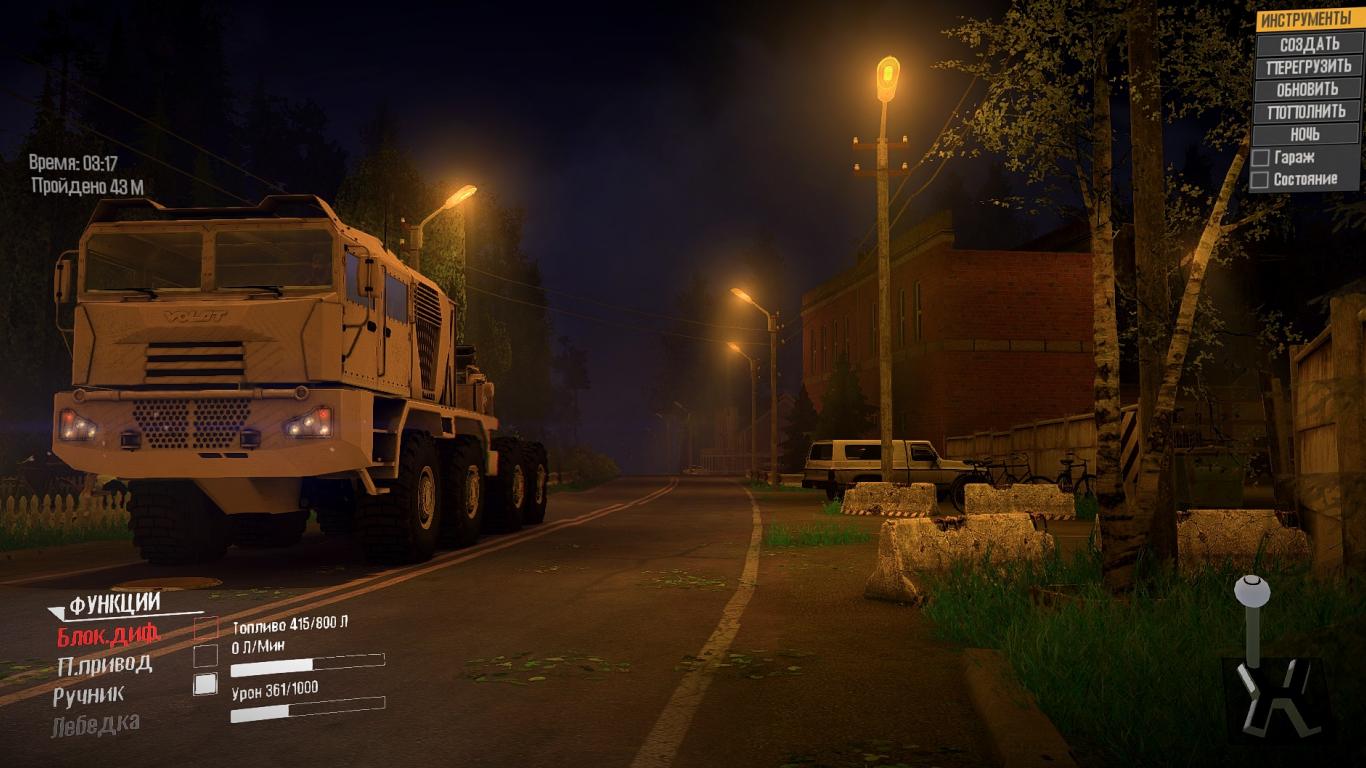
Task: Activate the ПОПОЛНИТЬ button
Action: (x=1307, y=112)
